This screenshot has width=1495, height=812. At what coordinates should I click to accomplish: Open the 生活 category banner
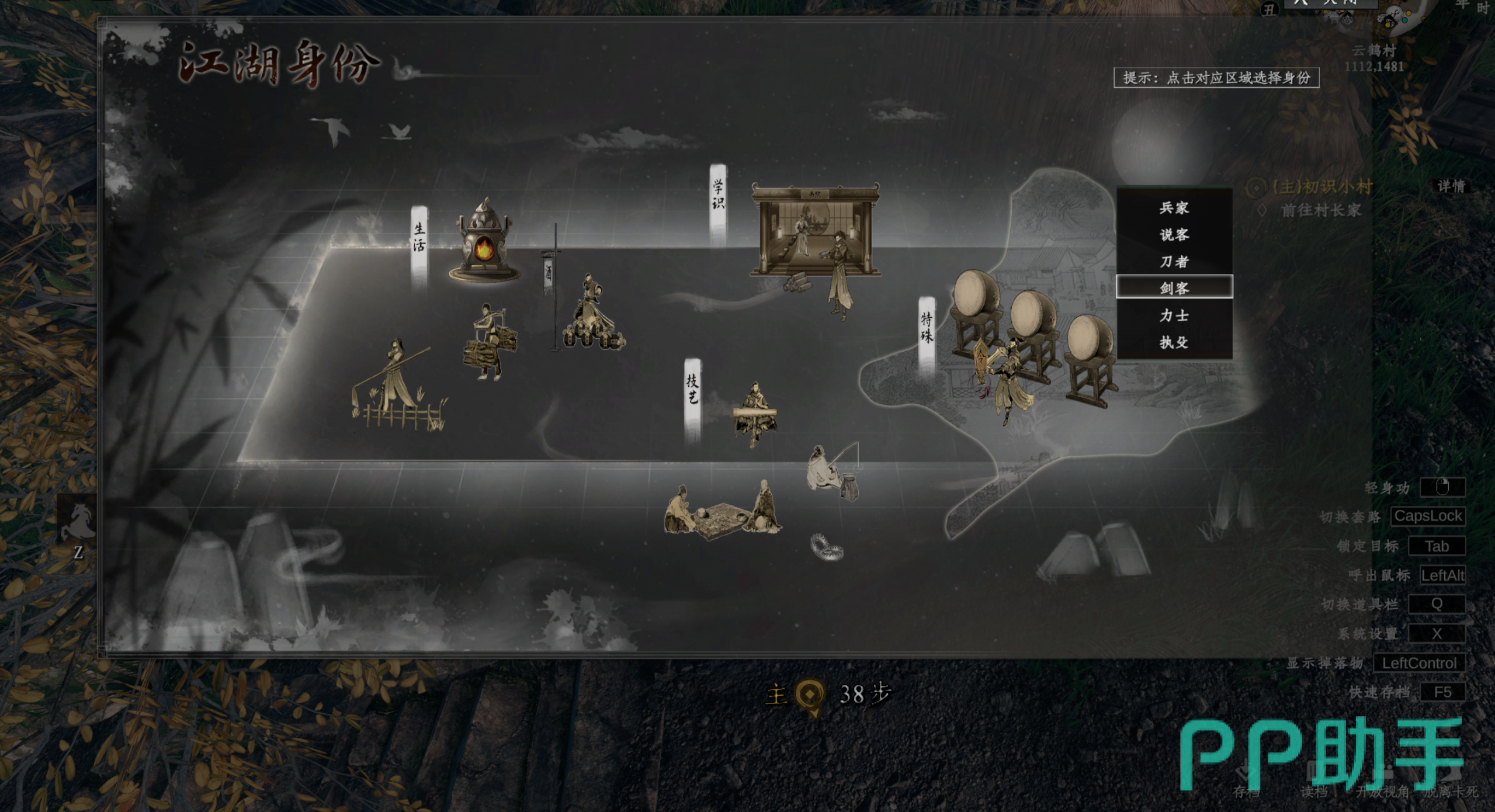click(x=419, y=238)
